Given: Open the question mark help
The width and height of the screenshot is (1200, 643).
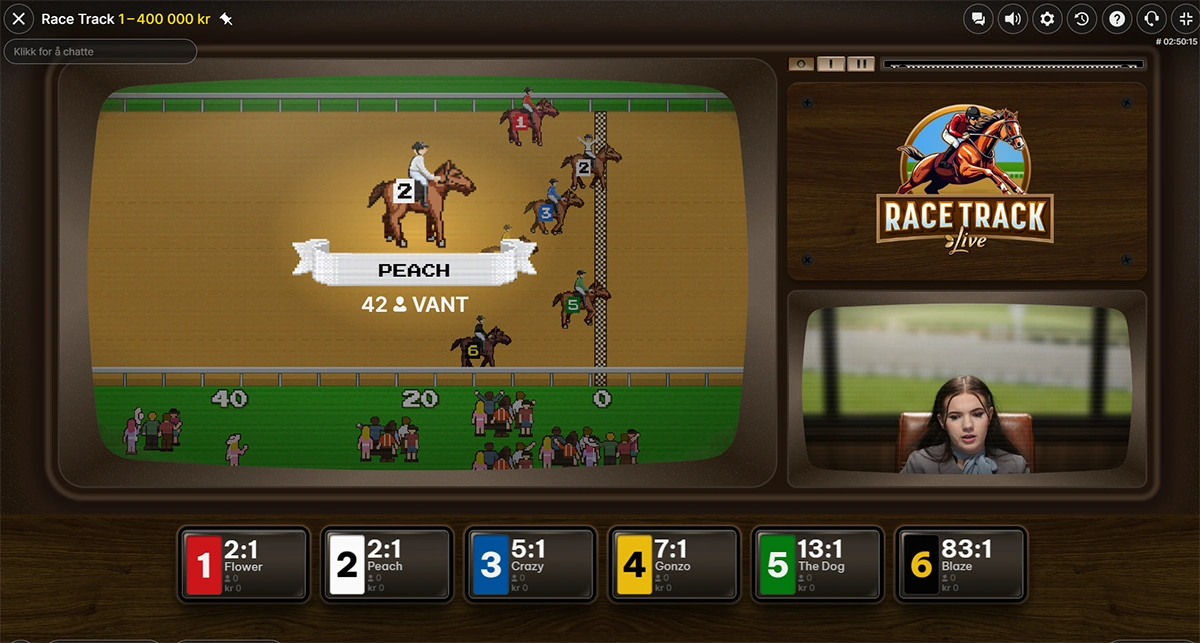Looking at the screenshot, I should click(x=1117, y=19).
